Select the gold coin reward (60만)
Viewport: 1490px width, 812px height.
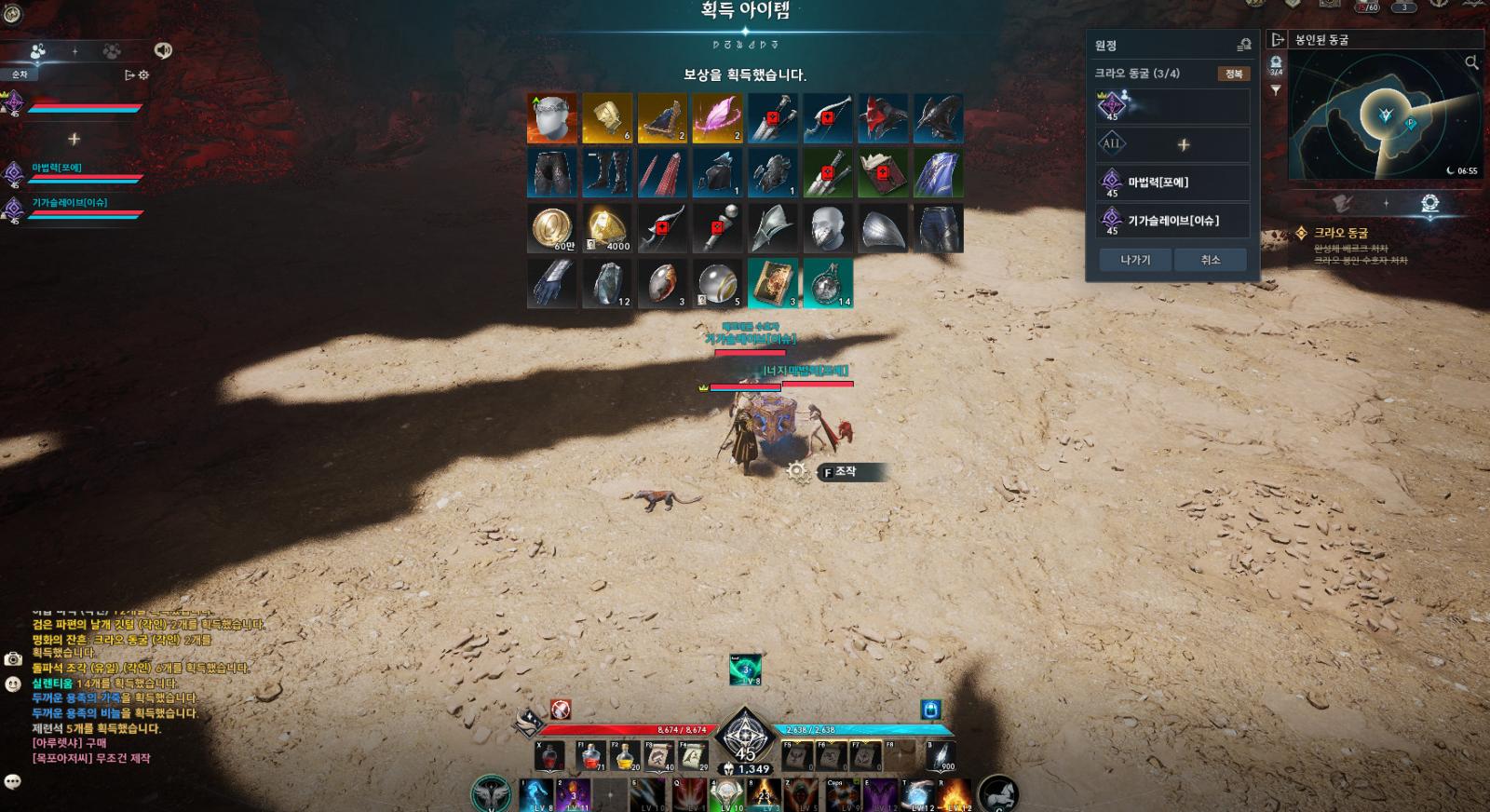[x=551, y=229]
